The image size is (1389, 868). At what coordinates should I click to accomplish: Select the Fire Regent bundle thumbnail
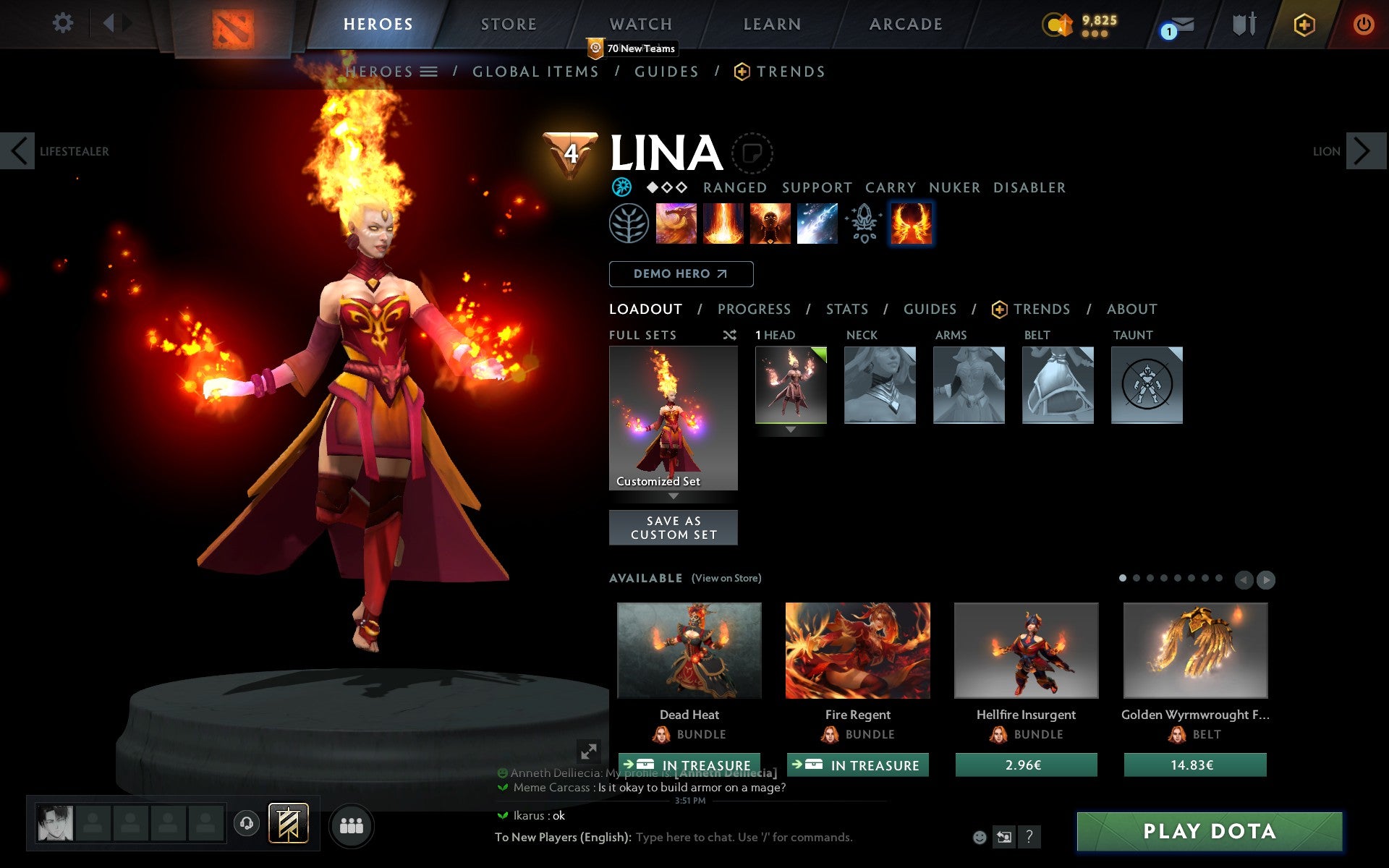click(x=857, y=651)
